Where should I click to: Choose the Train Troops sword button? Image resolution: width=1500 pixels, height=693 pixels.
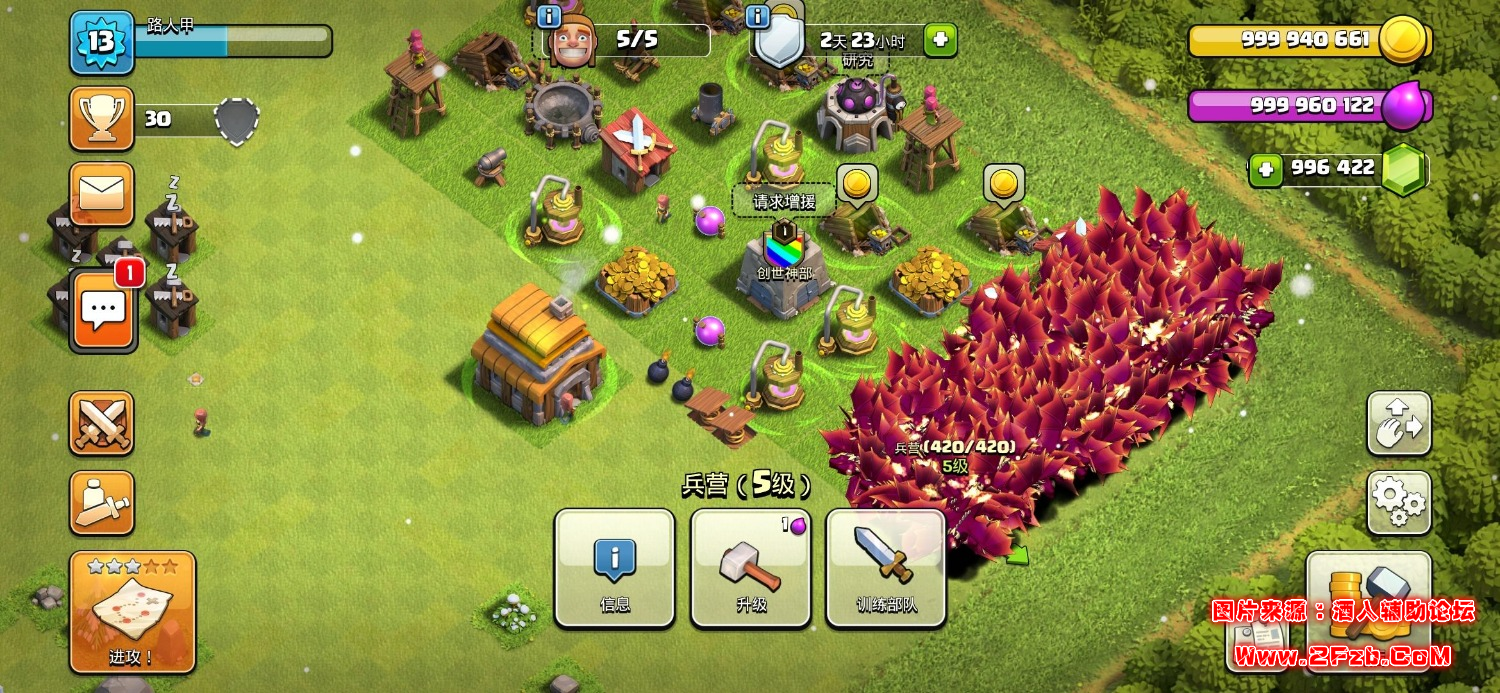(886, 567)
